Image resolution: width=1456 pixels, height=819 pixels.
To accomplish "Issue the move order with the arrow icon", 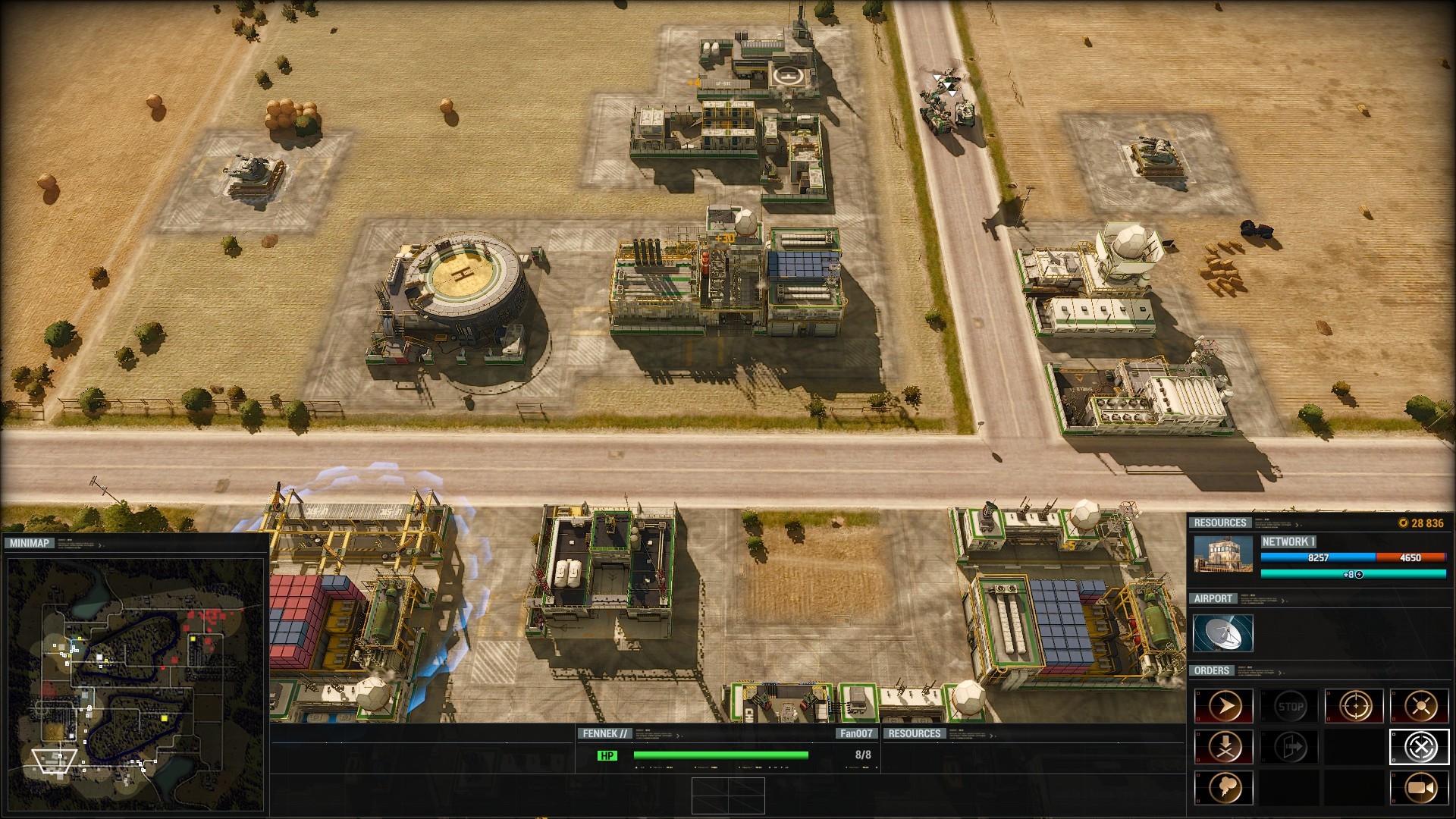I will pos(1225,707).
